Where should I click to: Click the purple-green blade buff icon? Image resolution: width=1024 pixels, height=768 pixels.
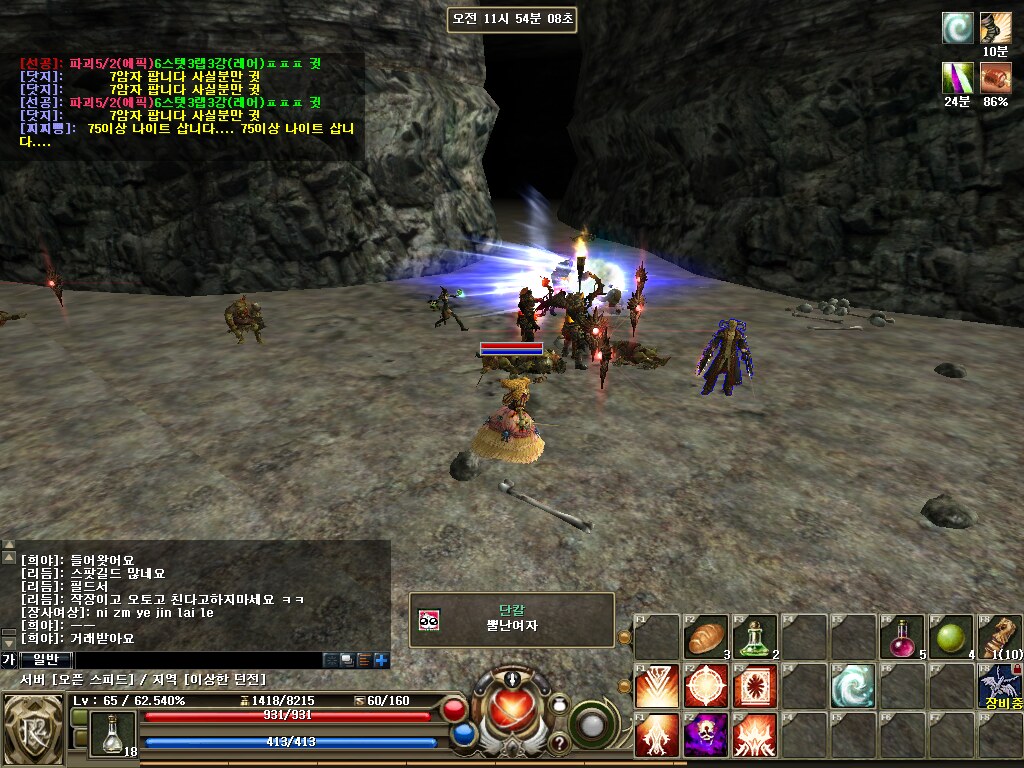(x=957, y=77)
